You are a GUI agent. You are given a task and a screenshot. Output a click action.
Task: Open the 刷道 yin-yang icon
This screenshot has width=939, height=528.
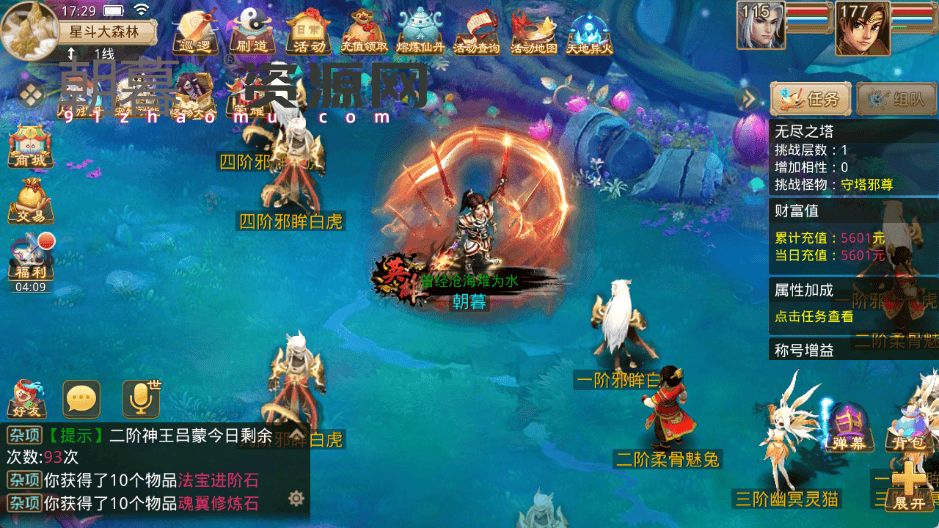click(250, 30)
